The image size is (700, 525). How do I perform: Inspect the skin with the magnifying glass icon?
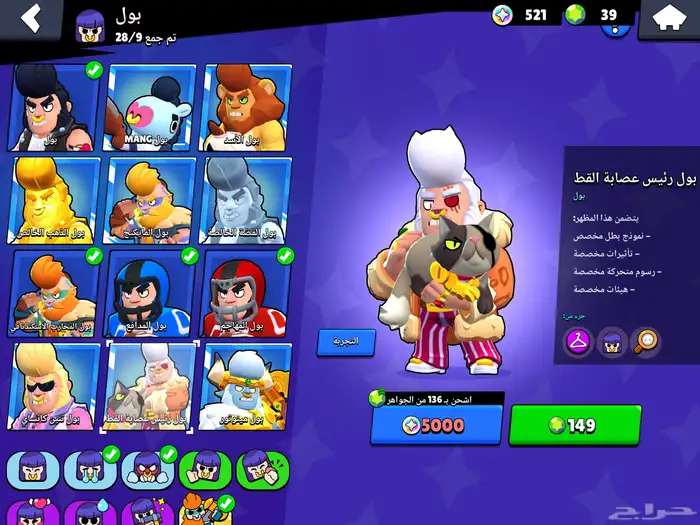click(x=646, y=342)
